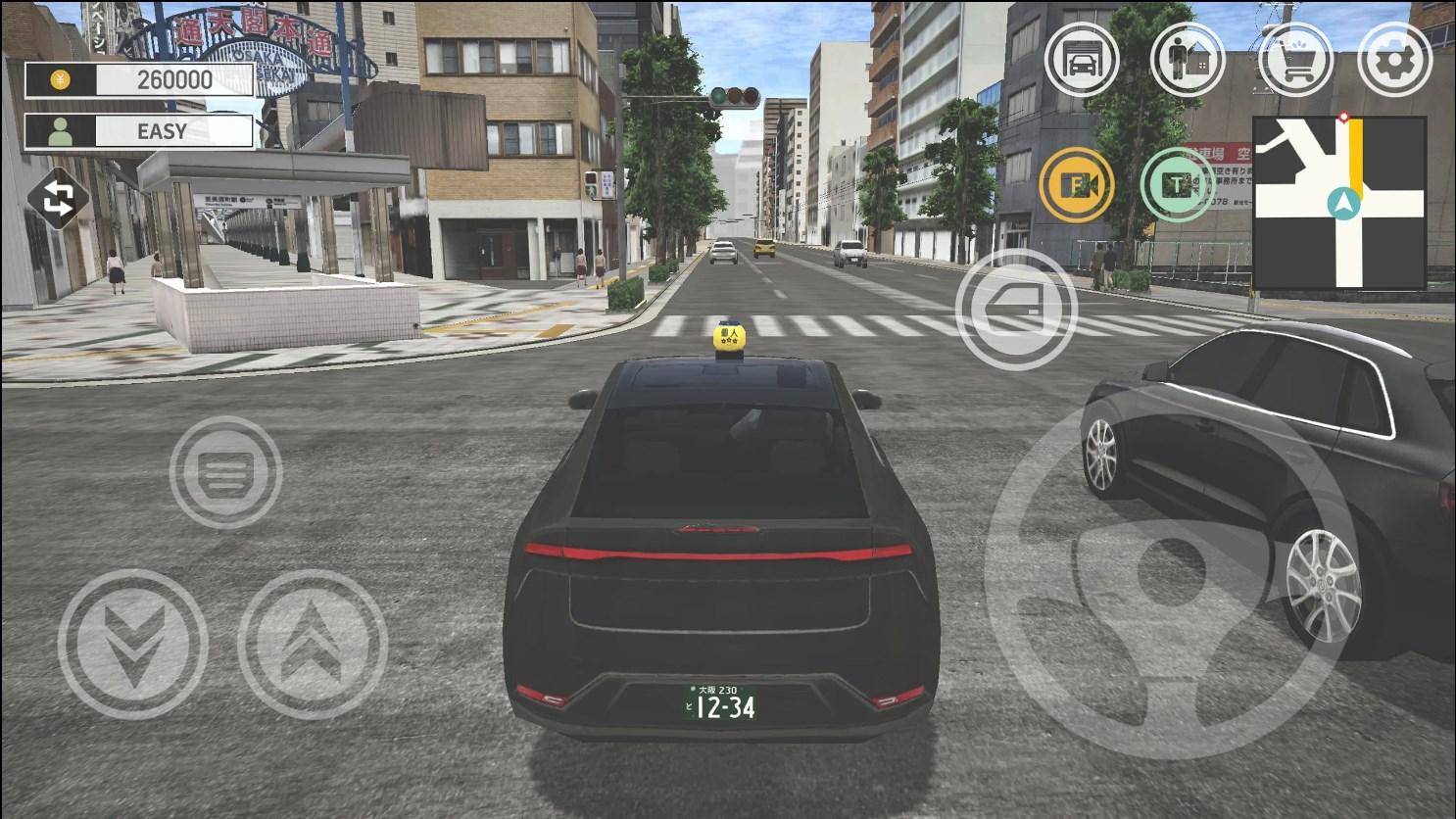Tap the 260000 money balance
The height and width of the screenshot is (819, 1456).
(174, 79)
